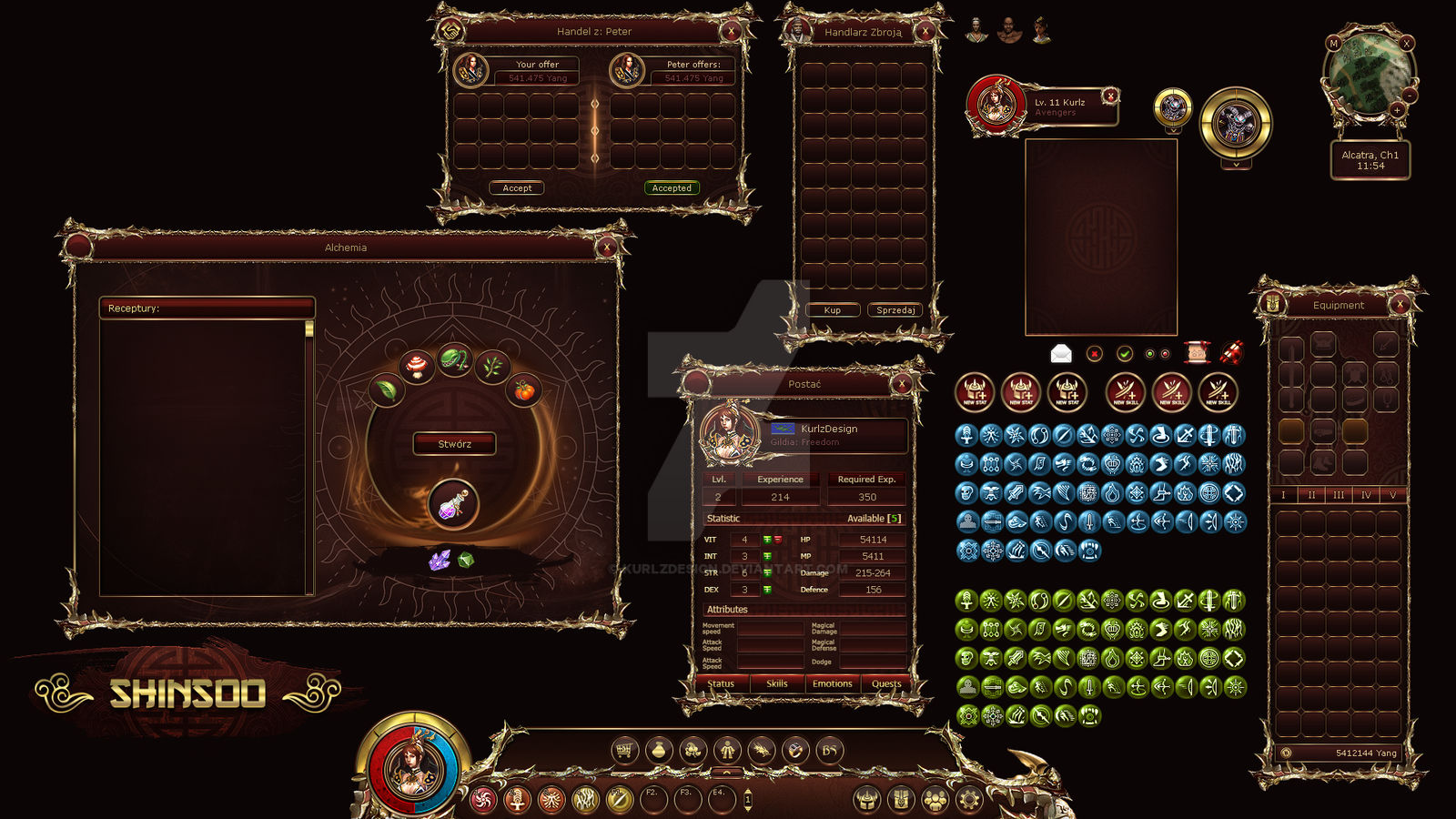Click the BS icon on the hotbar
Screen dimensions: 1456x819
[830, 750]
